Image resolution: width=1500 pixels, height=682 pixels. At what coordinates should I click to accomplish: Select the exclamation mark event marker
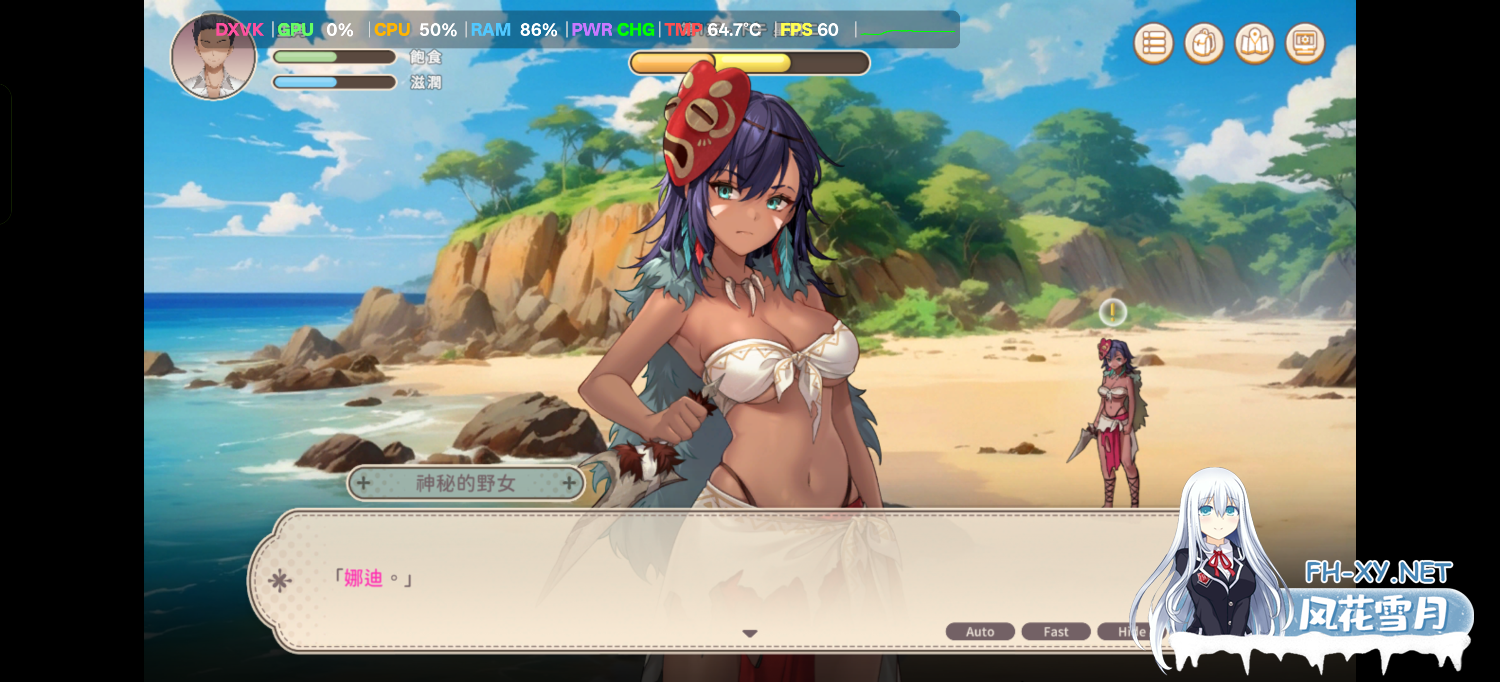[x=1113, y=313]
